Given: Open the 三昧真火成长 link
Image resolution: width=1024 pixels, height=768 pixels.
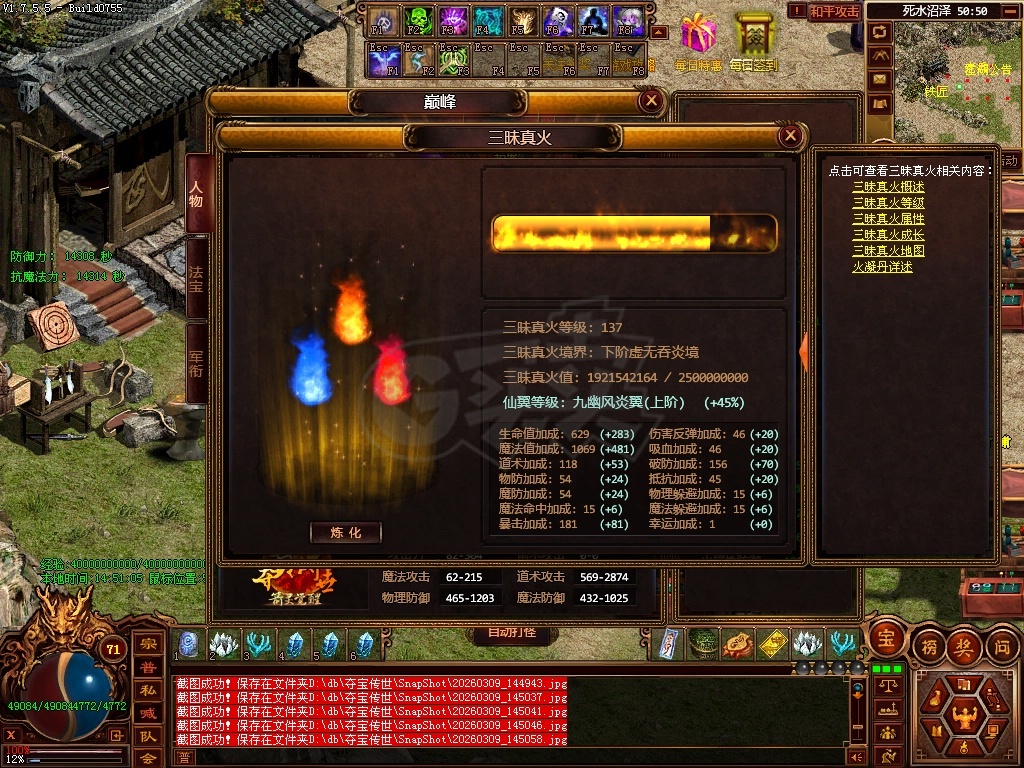Looking at the screenshot, I should coord(888,235).
